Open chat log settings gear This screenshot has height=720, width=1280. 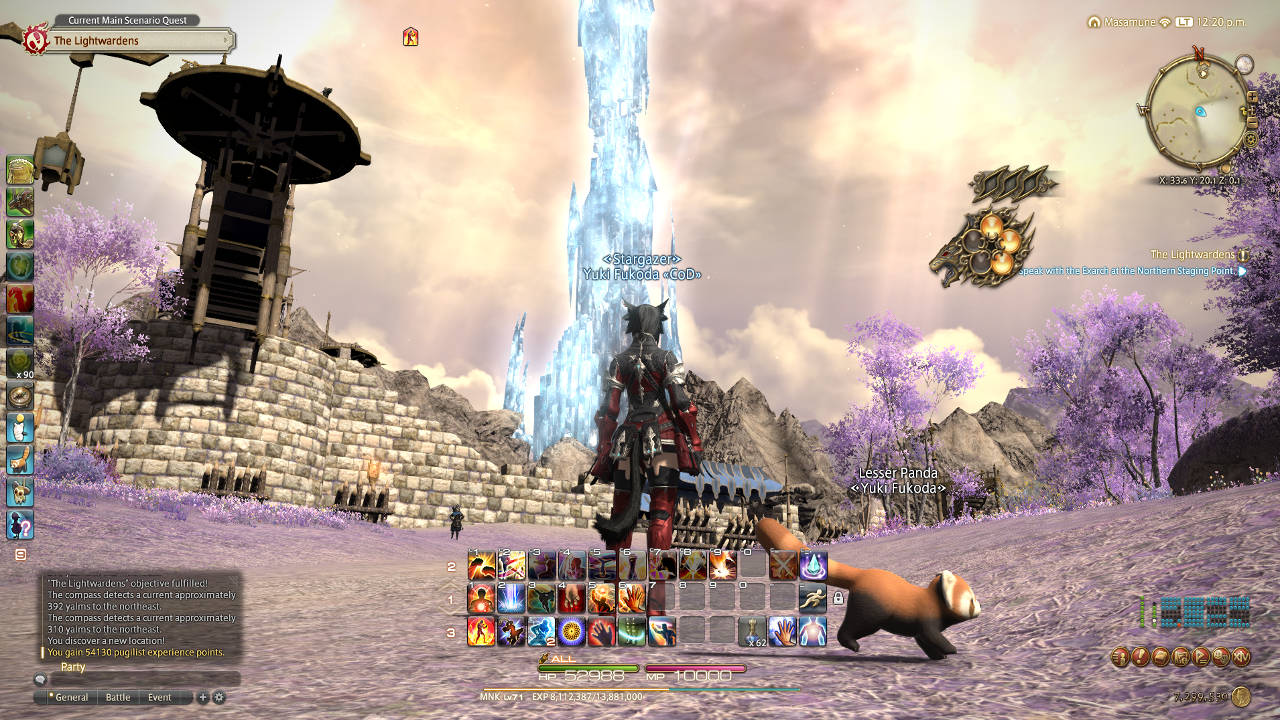click(x=219, y=697)
